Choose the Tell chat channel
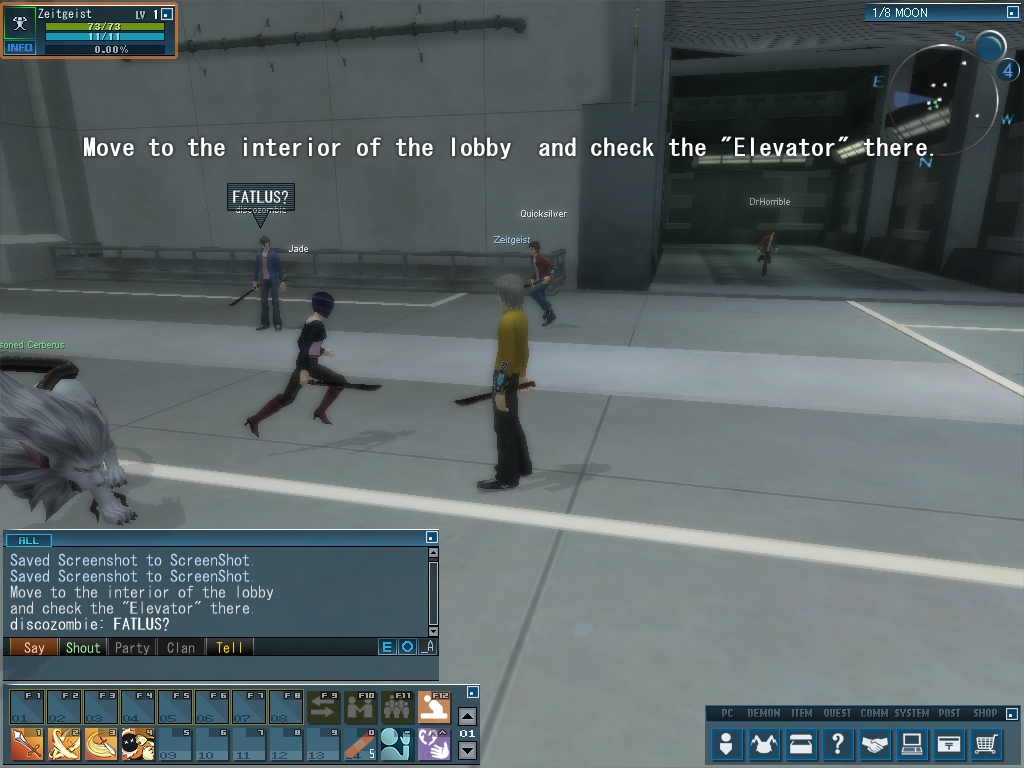Screen dimensions: 1024x768 coord(229,647)
